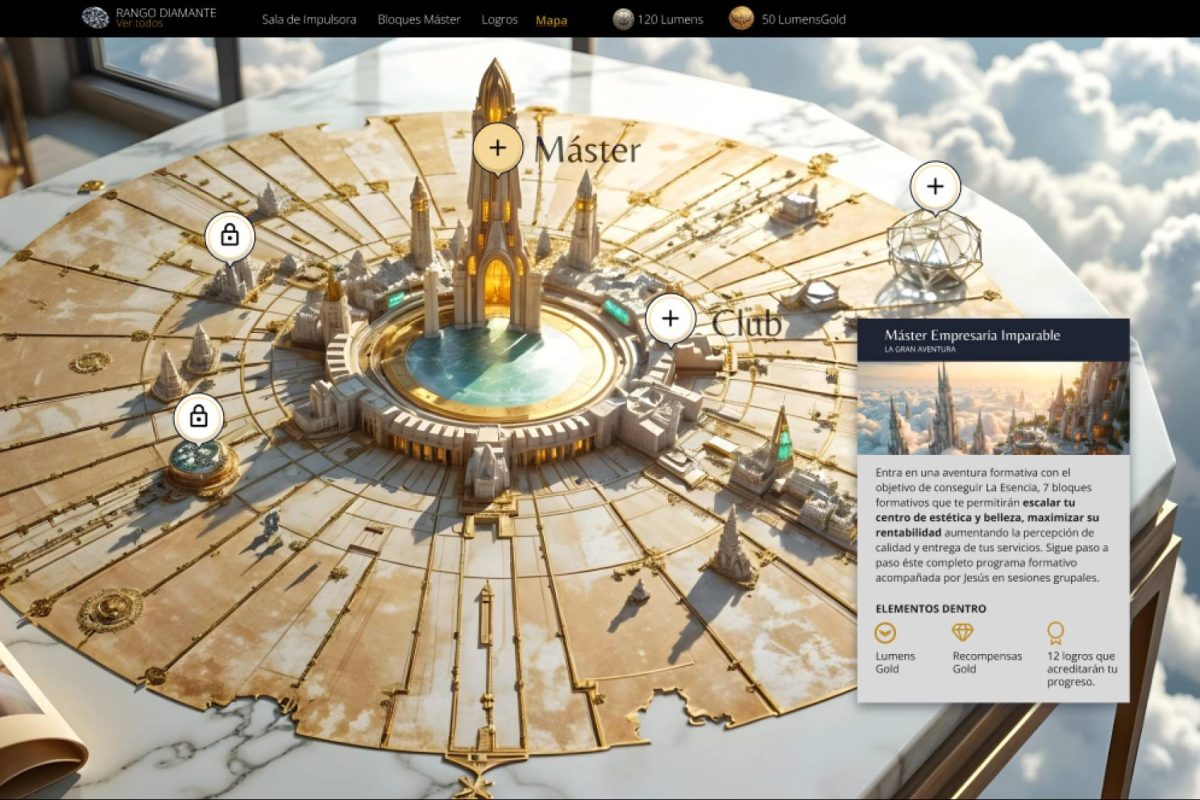Select the lower locked marker above the globe
The image size is (1200, 800).
click(x=198, y=417)
